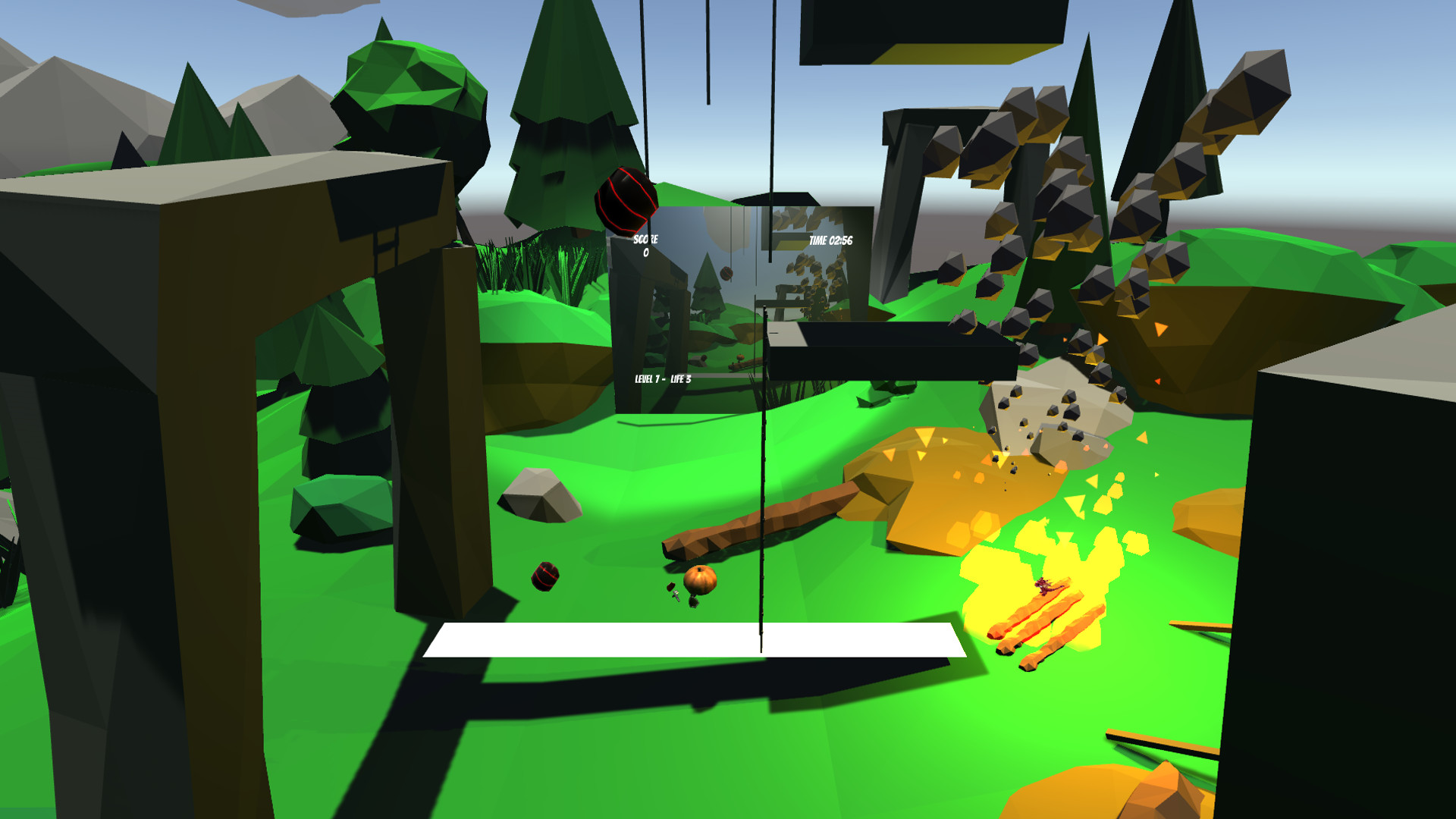
Task: Click the orange pumpkin near the flagpole
Action: (x=700, y=579)
